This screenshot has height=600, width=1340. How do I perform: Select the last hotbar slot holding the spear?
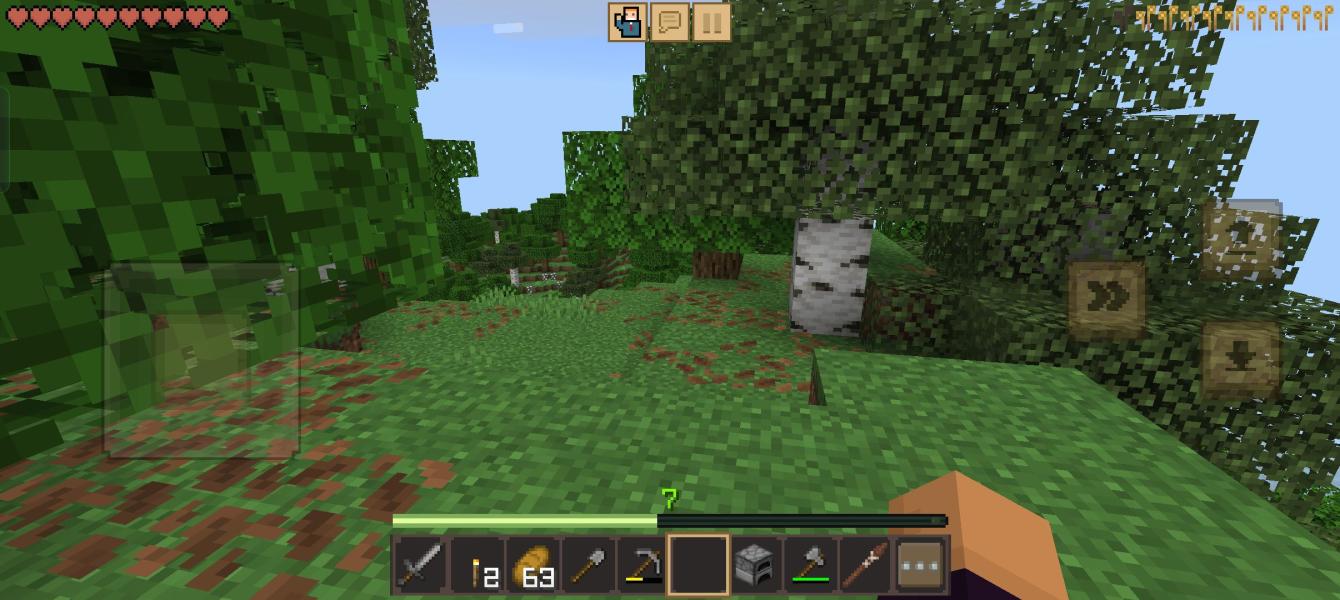tap(864, 567)
